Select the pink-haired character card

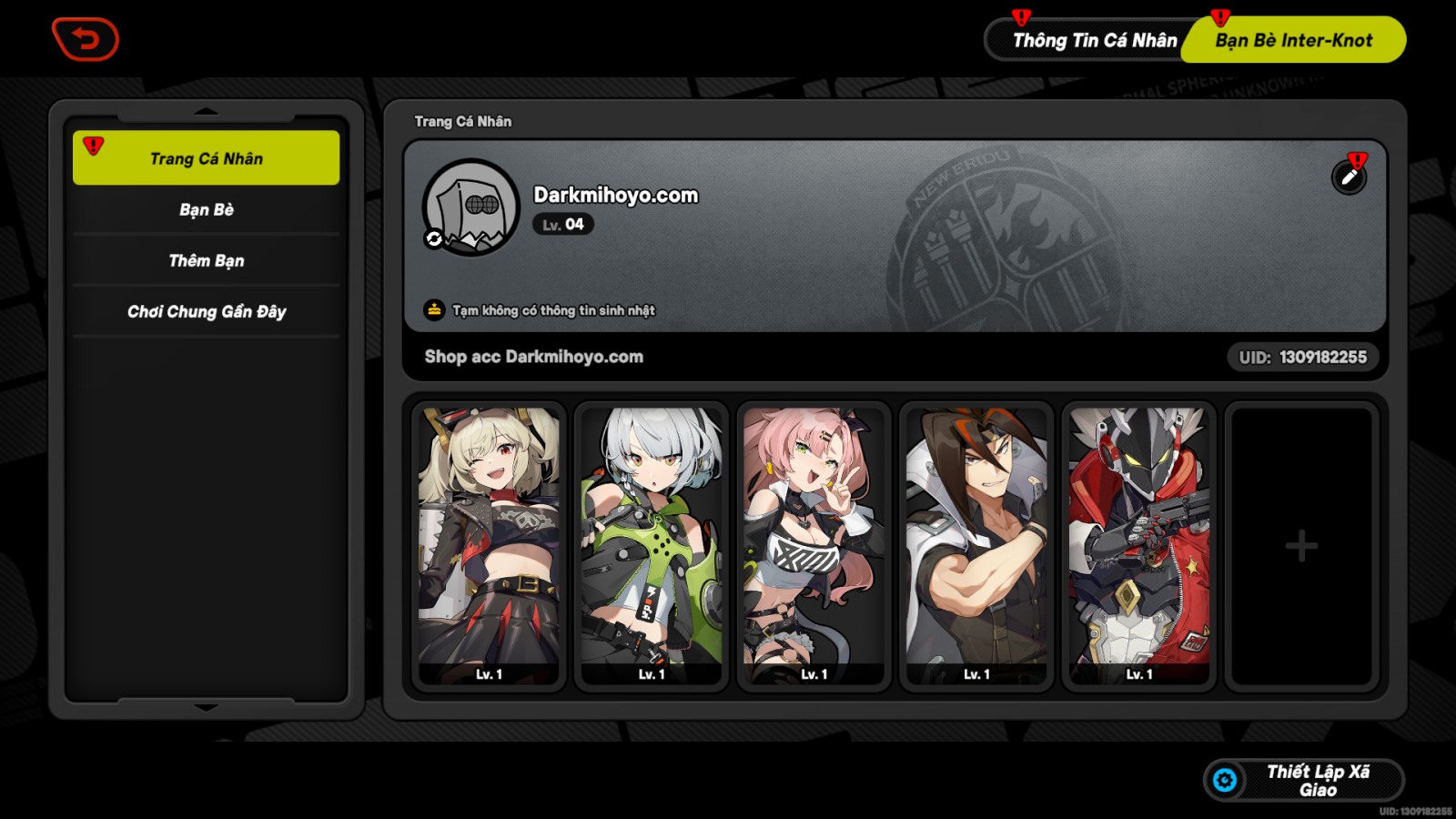[x=814, y=543]
